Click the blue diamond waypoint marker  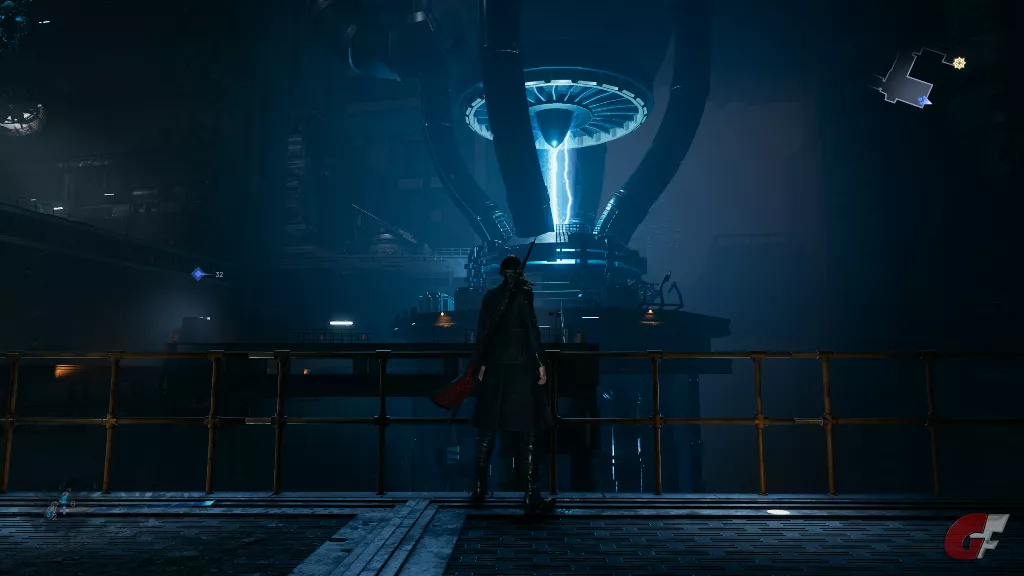[199, 274]
